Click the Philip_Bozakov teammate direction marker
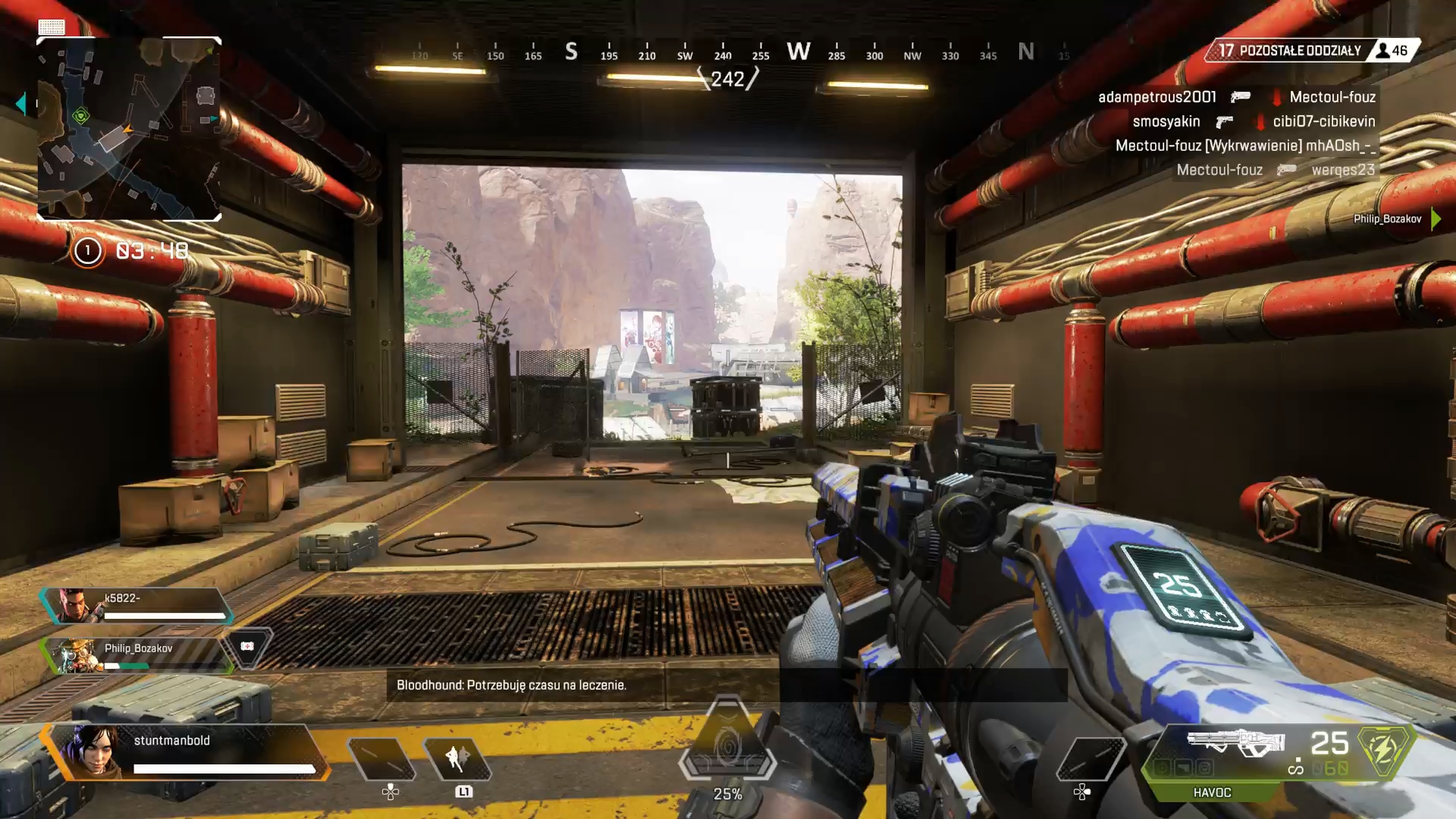Image resolution: width=1456 pixels, height=819 pixels. click(x=1436, y=219)
